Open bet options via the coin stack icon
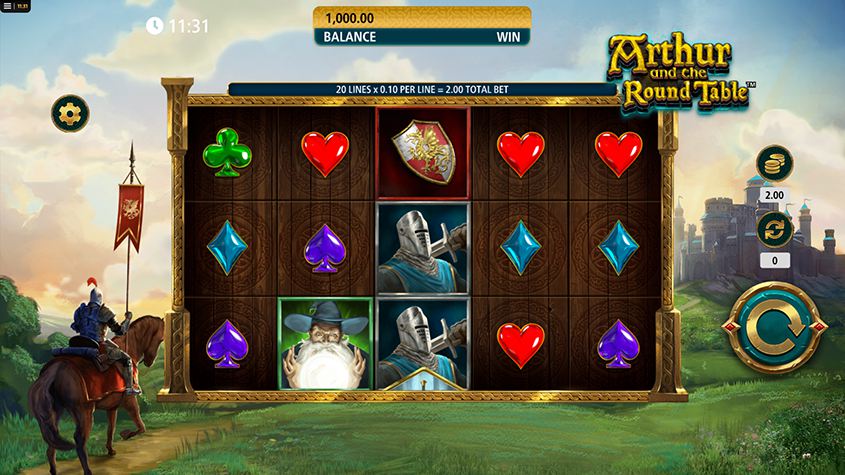 pos(774,164)
